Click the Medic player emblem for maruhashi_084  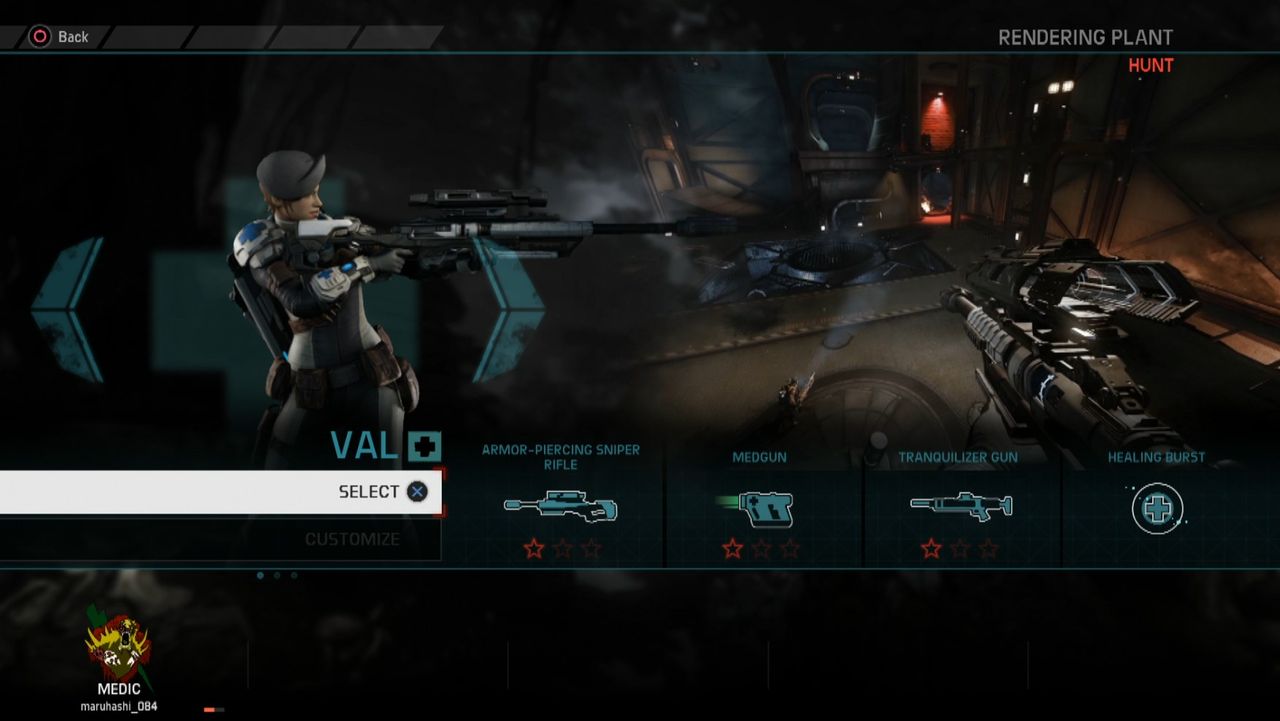coord(118,647)
